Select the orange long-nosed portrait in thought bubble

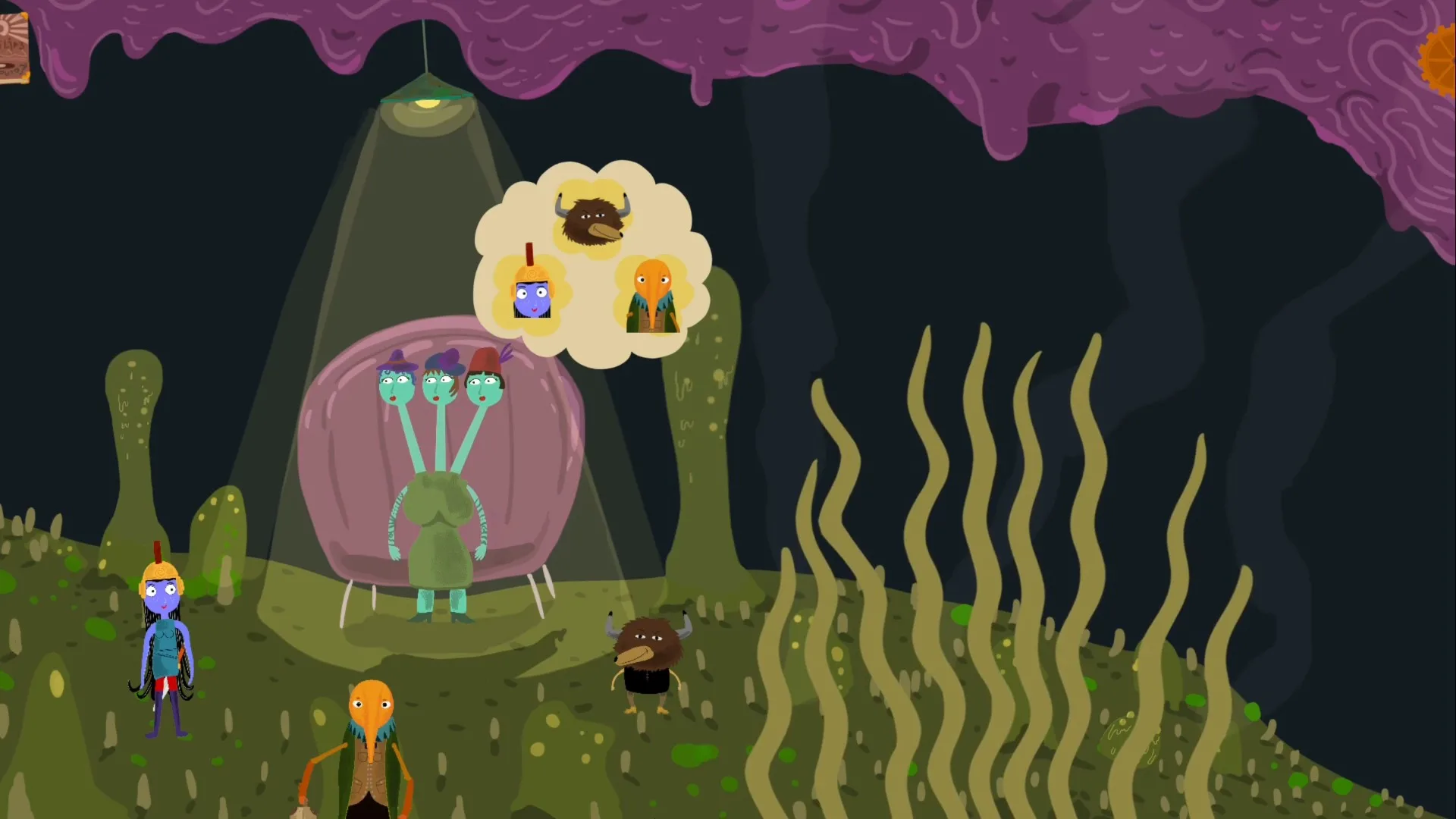pyautogui.click(x=652, y=297)
